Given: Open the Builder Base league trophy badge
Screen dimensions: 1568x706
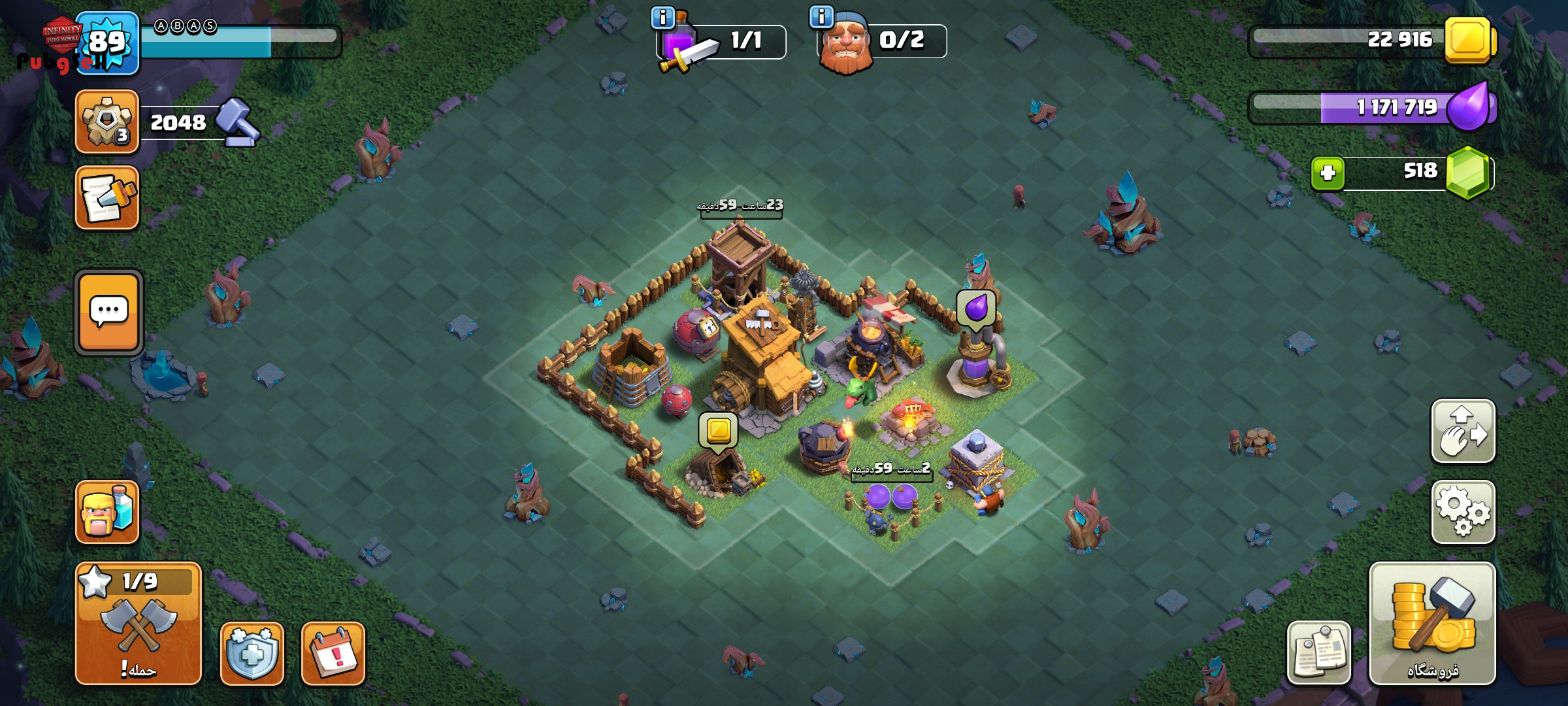Looking at the screenshot, I should 107,122.
